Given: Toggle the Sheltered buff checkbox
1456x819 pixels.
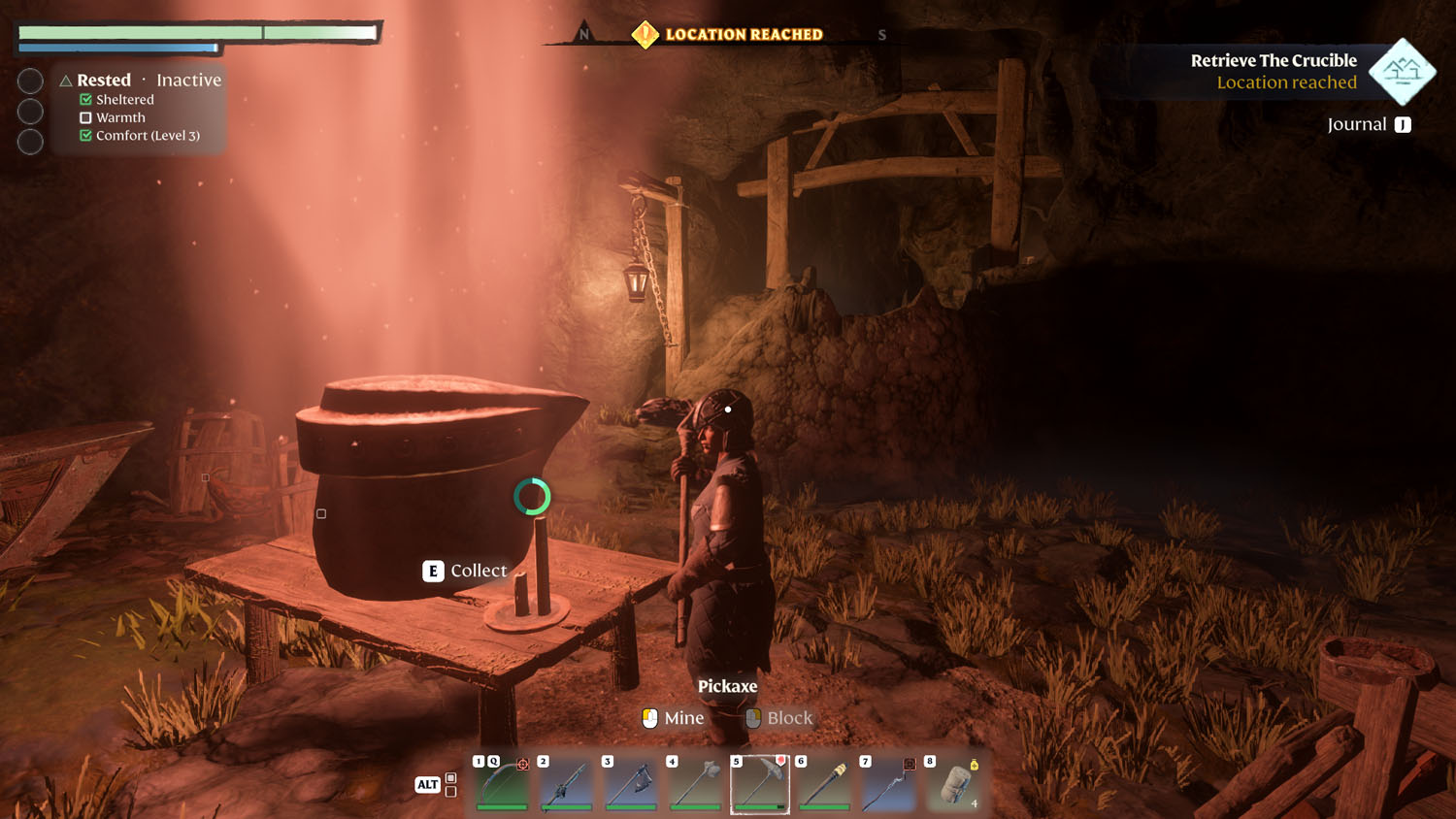Looking at the screenshot, I should (x=83, y=99).
